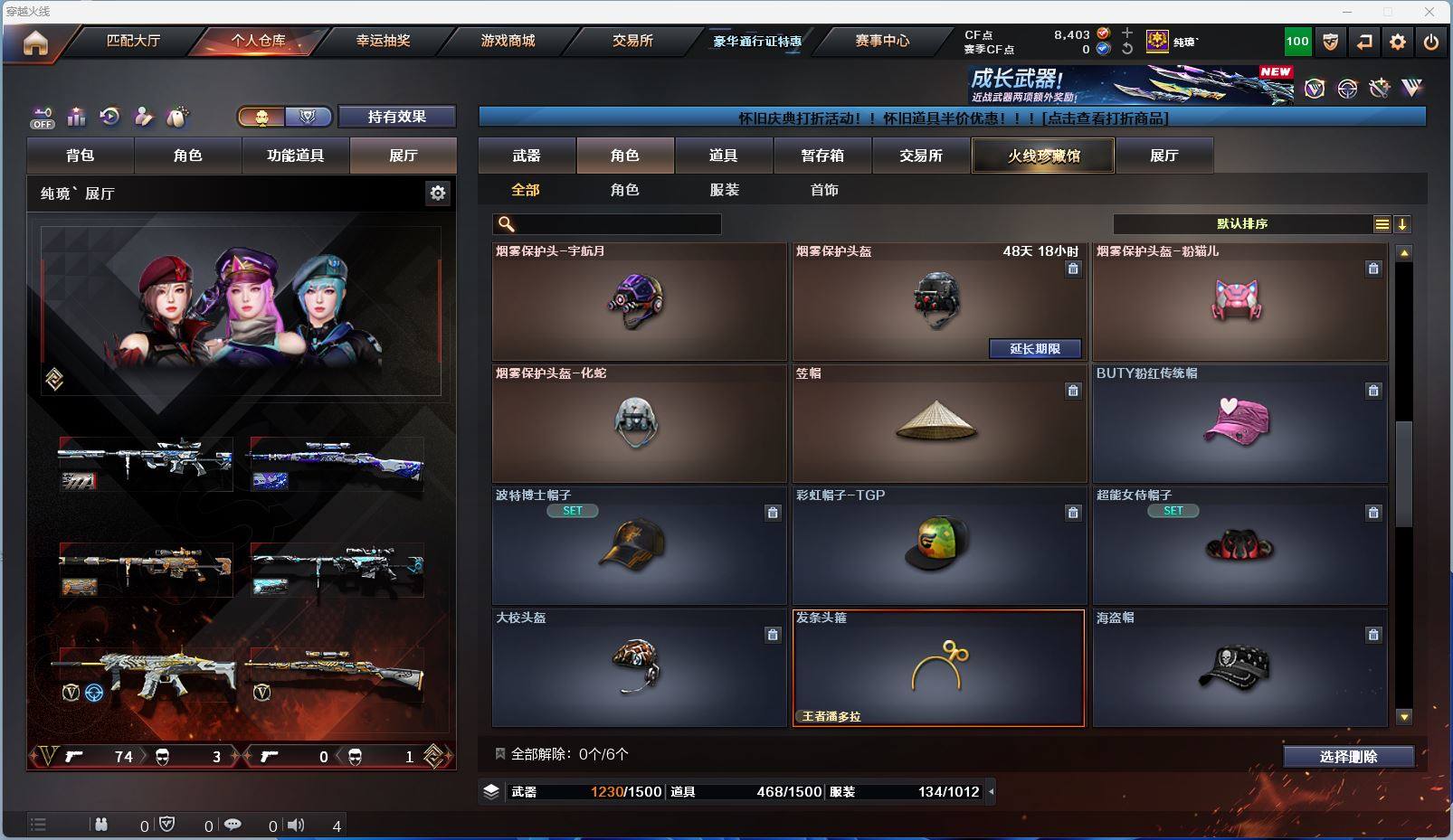Switch to the 功能道具 tab

295,156
